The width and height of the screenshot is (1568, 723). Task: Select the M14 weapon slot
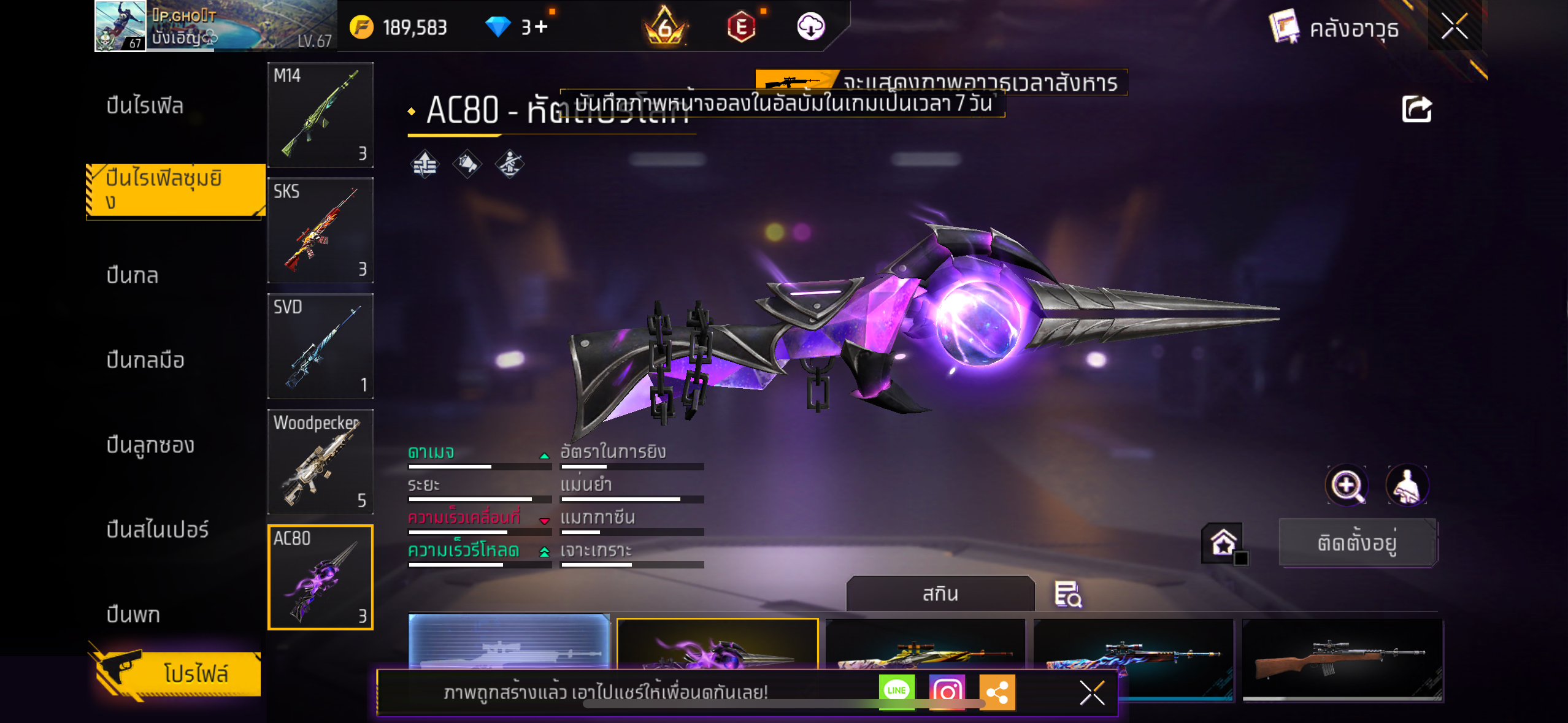click(x=320, y=115)
